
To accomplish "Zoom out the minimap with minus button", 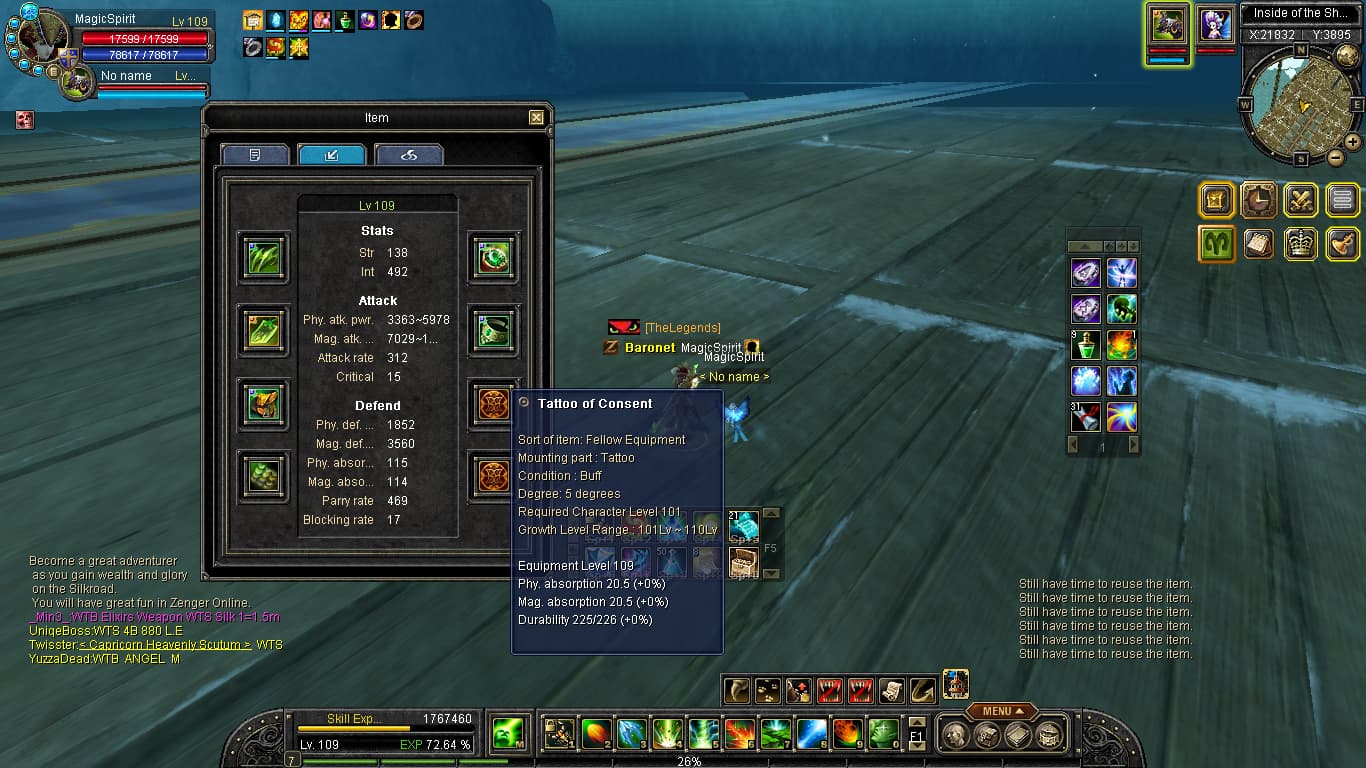I will click(x=1335, y=157).
